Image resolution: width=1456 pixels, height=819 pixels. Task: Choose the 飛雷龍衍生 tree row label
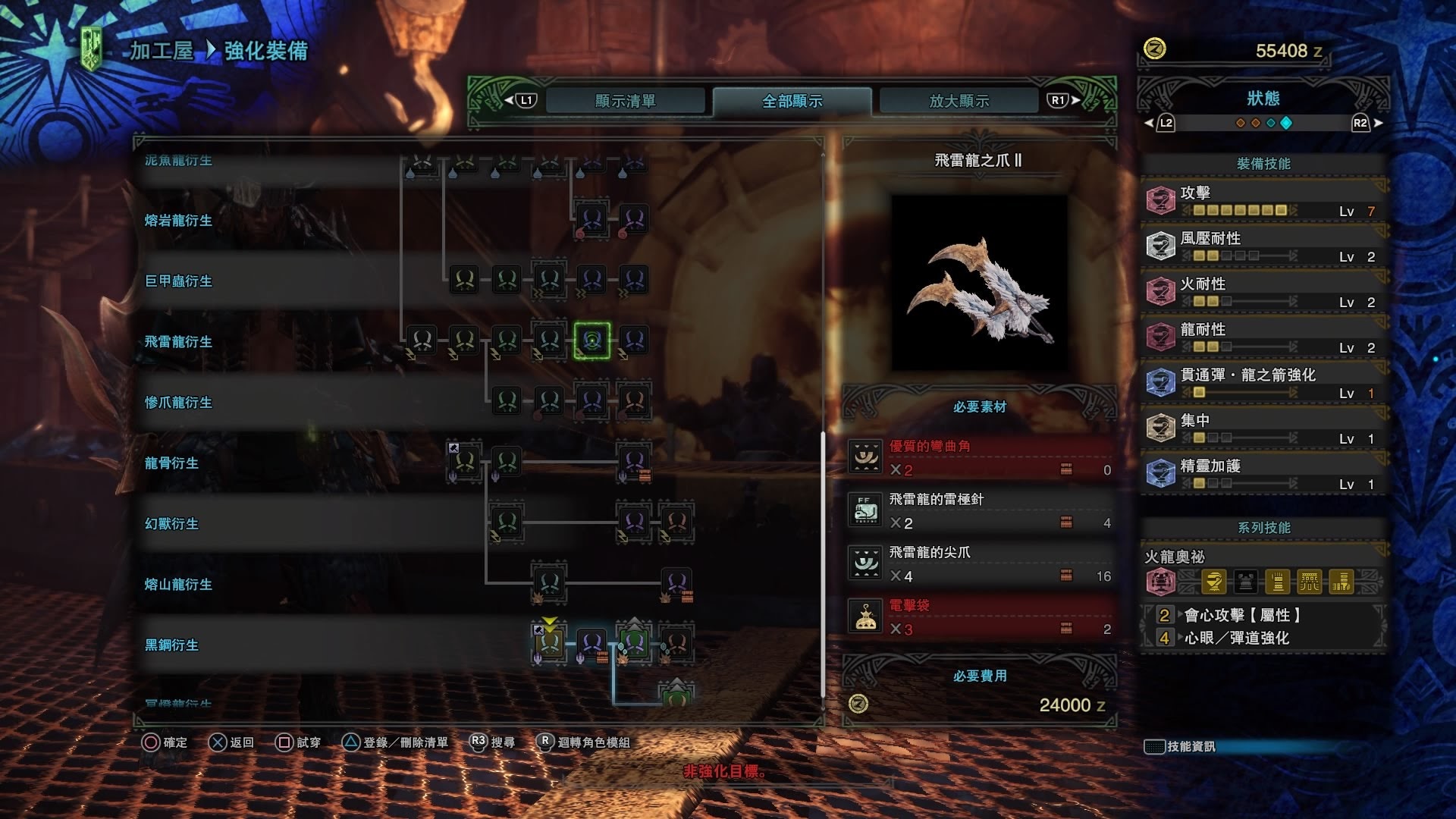[178, 342]
